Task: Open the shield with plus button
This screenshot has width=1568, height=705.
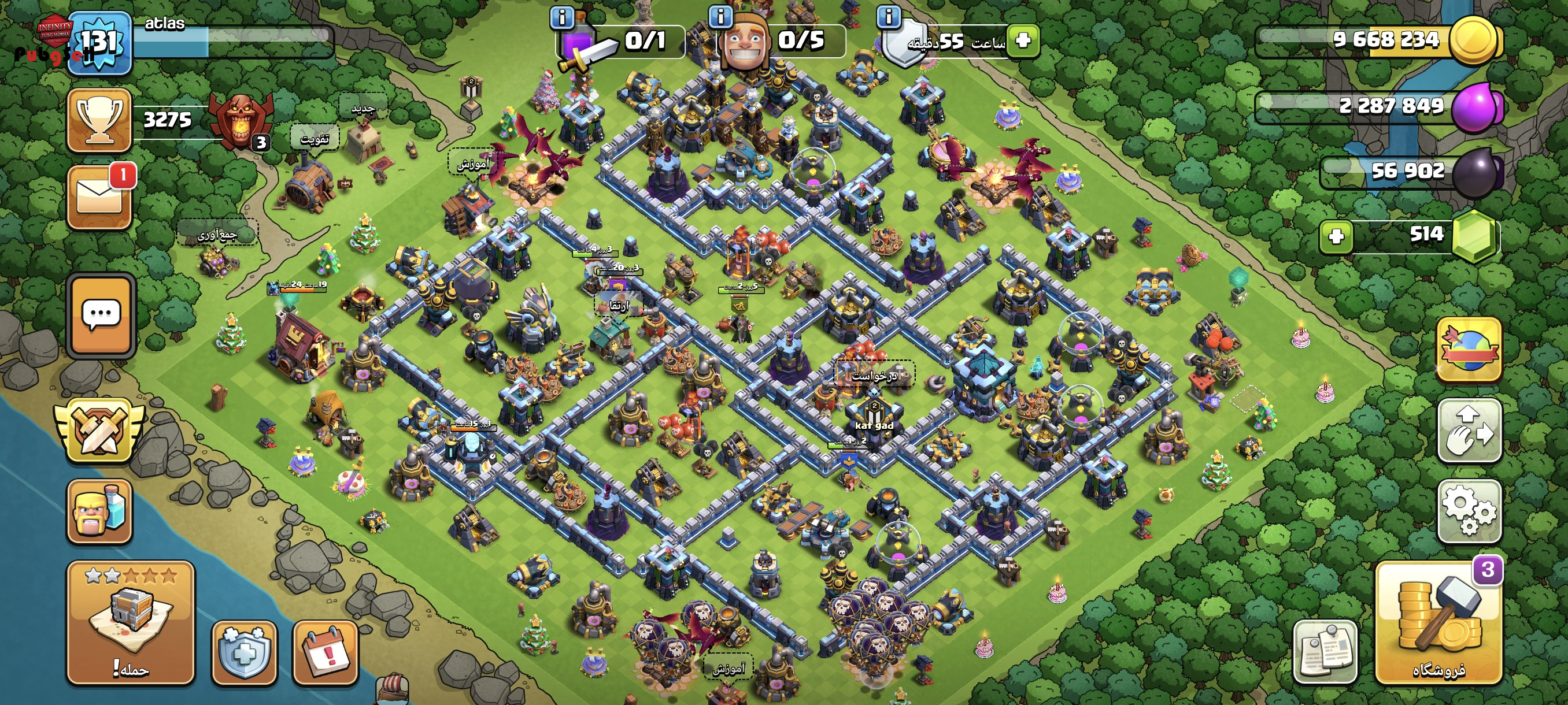Action: [244, 652]
